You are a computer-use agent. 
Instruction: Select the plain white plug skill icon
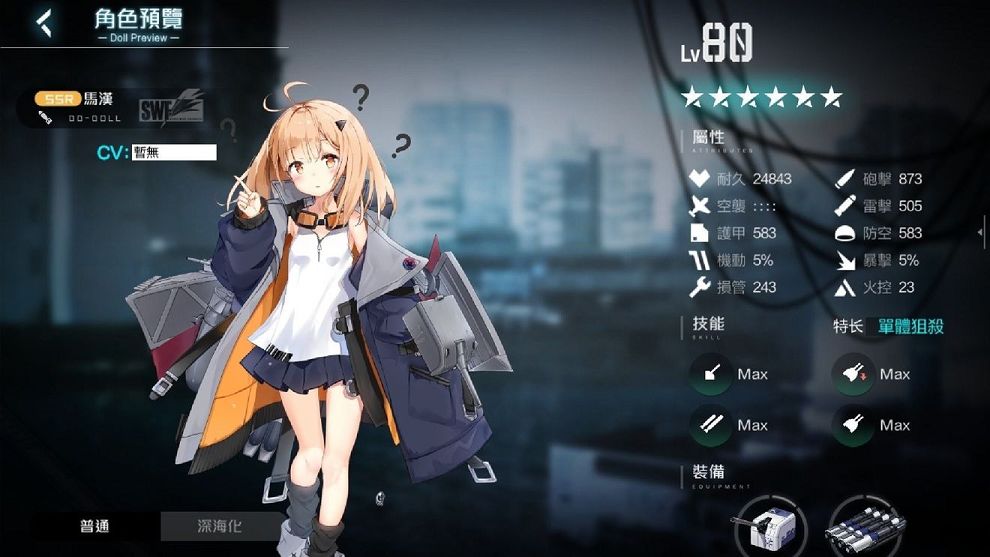[855, 425]
